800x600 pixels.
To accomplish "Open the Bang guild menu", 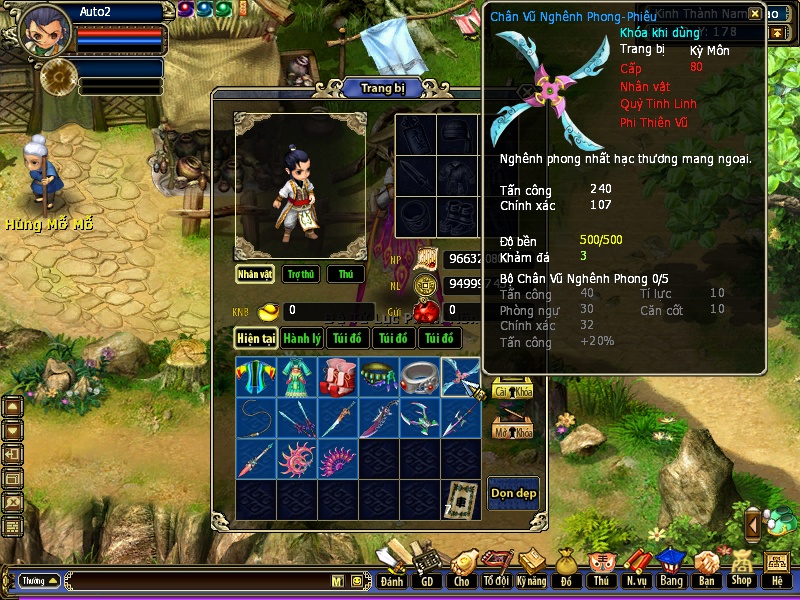I will (670, 571).
